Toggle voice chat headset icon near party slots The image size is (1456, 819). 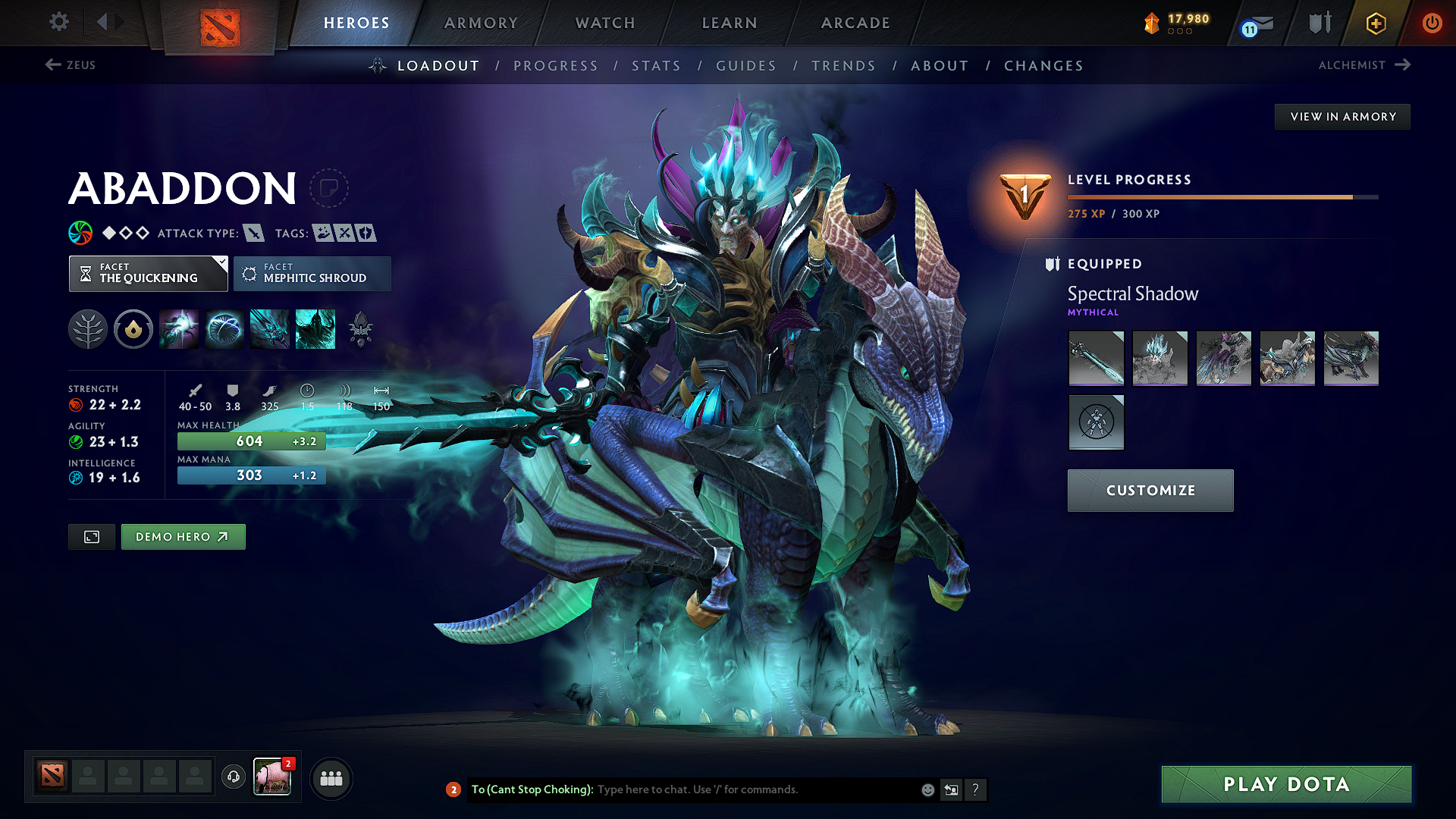pos(233,777)
